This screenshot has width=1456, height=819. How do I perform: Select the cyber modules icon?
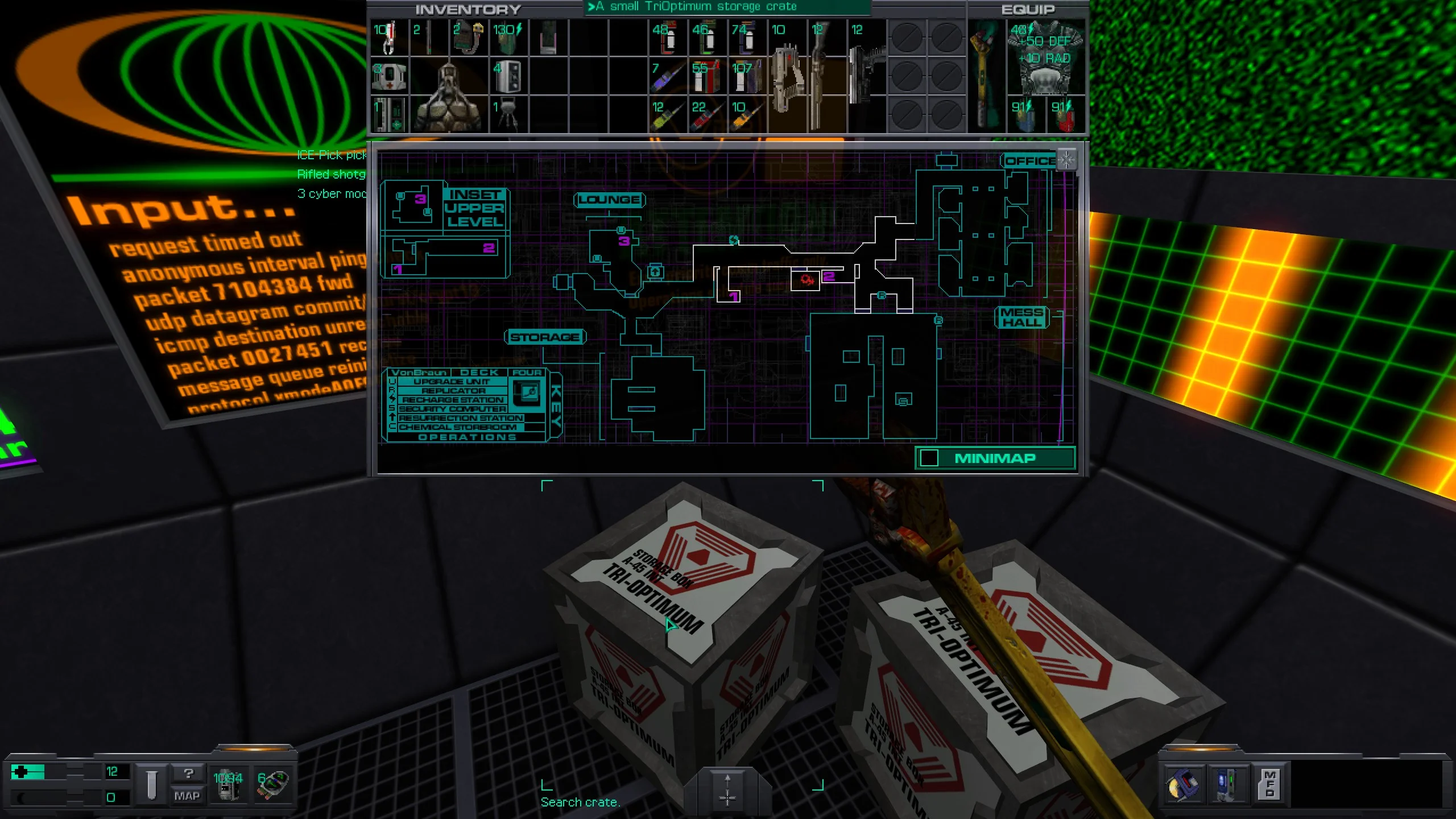[x=272, y=784]
